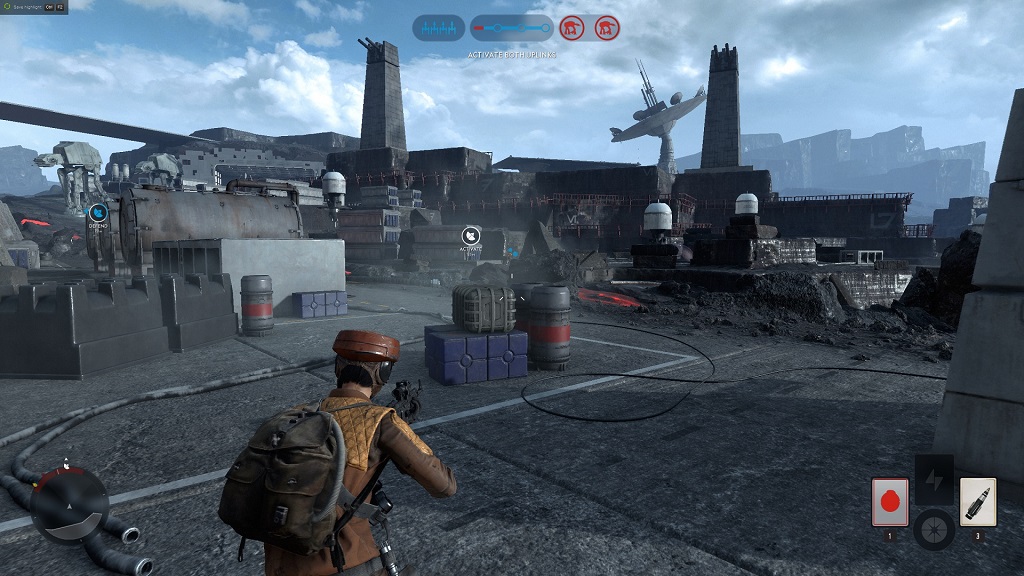Select the Defend uplink objective marker
Image resolution: width=1024 pixels, height=576 pixels.
tap(97, 212)
